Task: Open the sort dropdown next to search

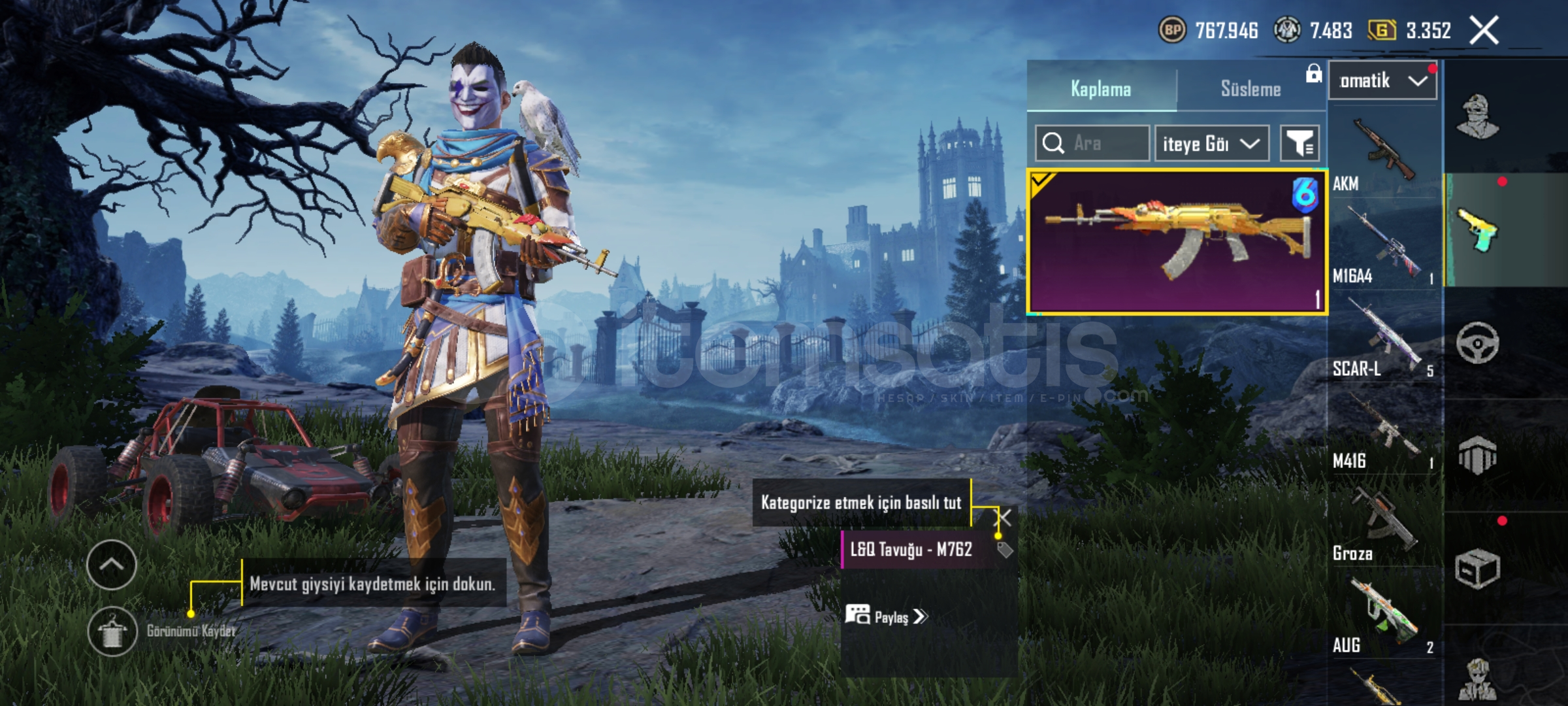Action: [1211, 143]
